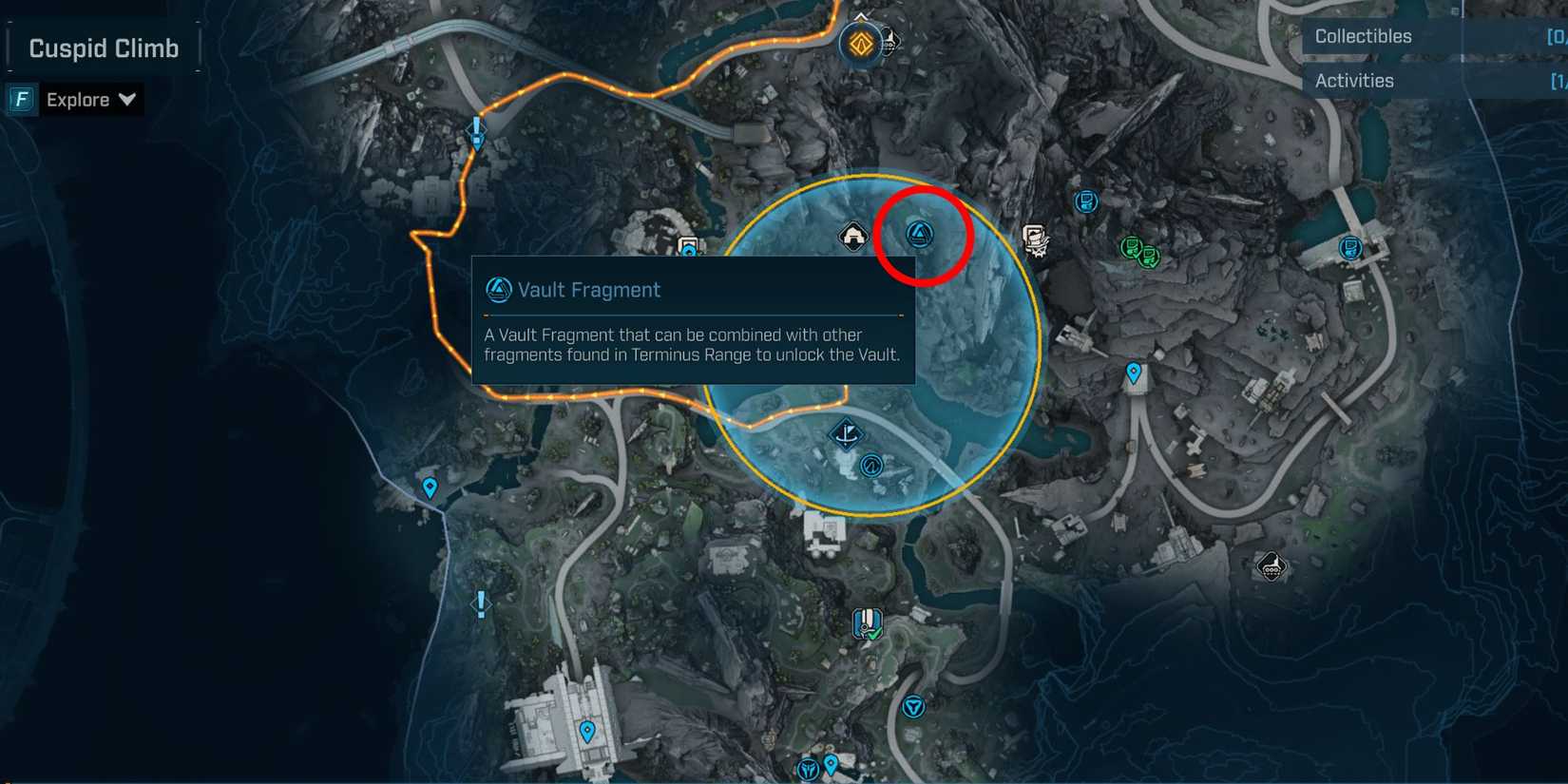
Task: Click the blue ECHO log icon by the eastern pier
Action: point(1349,247)
